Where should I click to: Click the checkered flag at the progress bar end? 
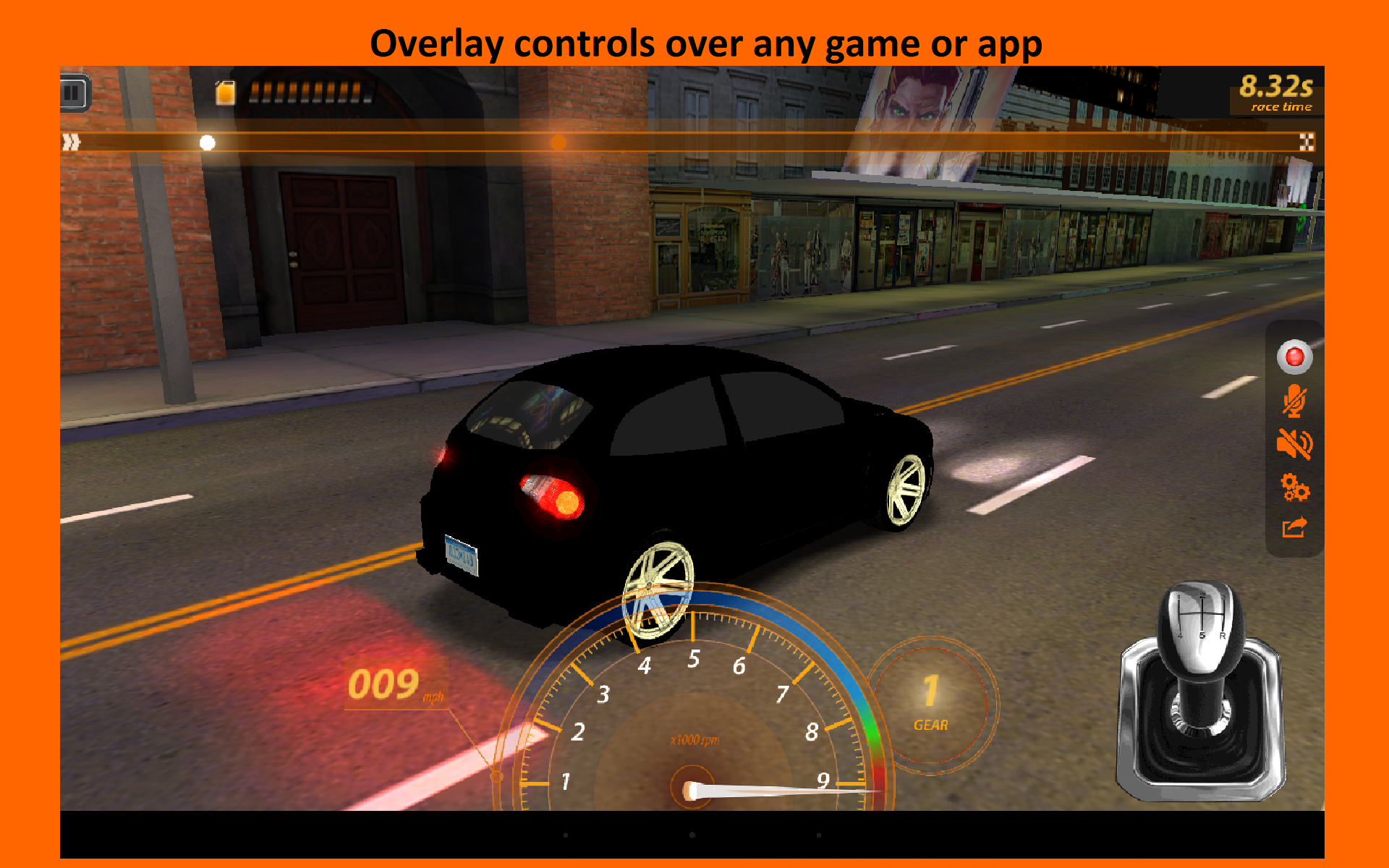1306,142
